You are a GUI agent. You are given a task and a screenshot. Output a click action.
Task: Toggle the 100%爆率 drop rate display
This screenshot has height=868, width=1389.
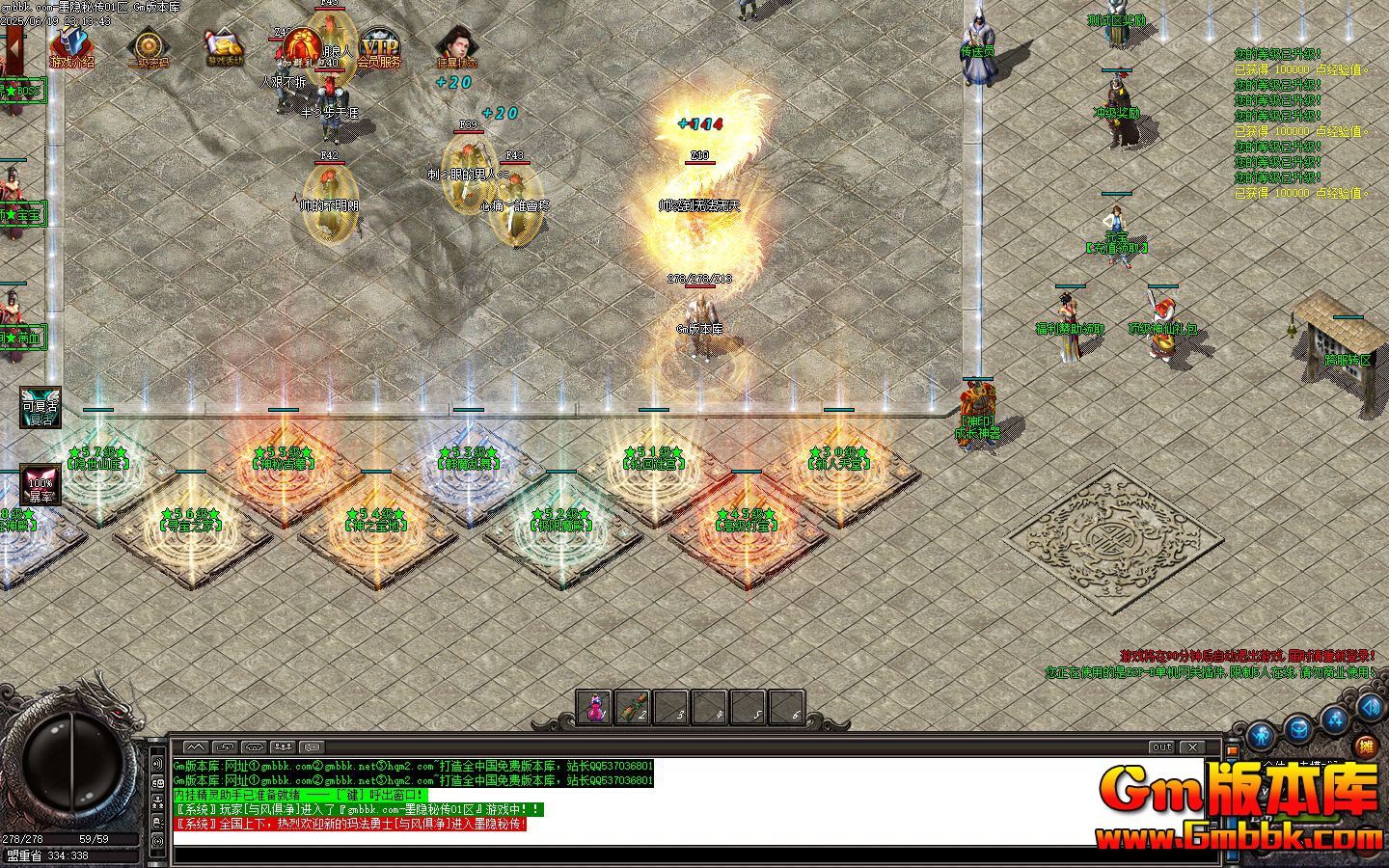(40, 485)
